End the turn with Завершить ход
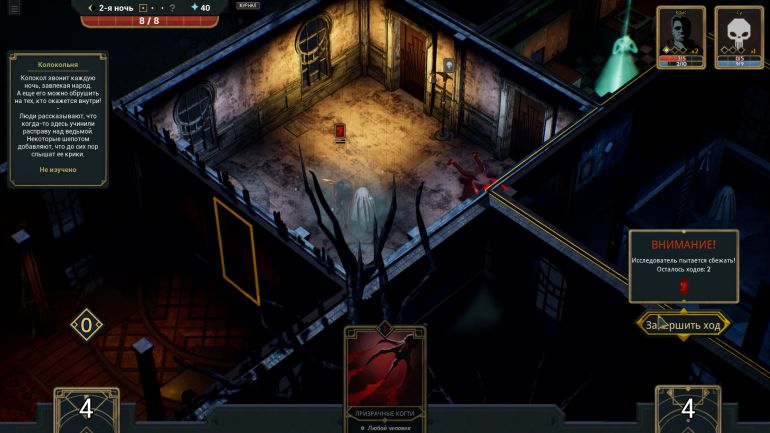This screenshot has height=433, width=770. [x=684, y=325]
